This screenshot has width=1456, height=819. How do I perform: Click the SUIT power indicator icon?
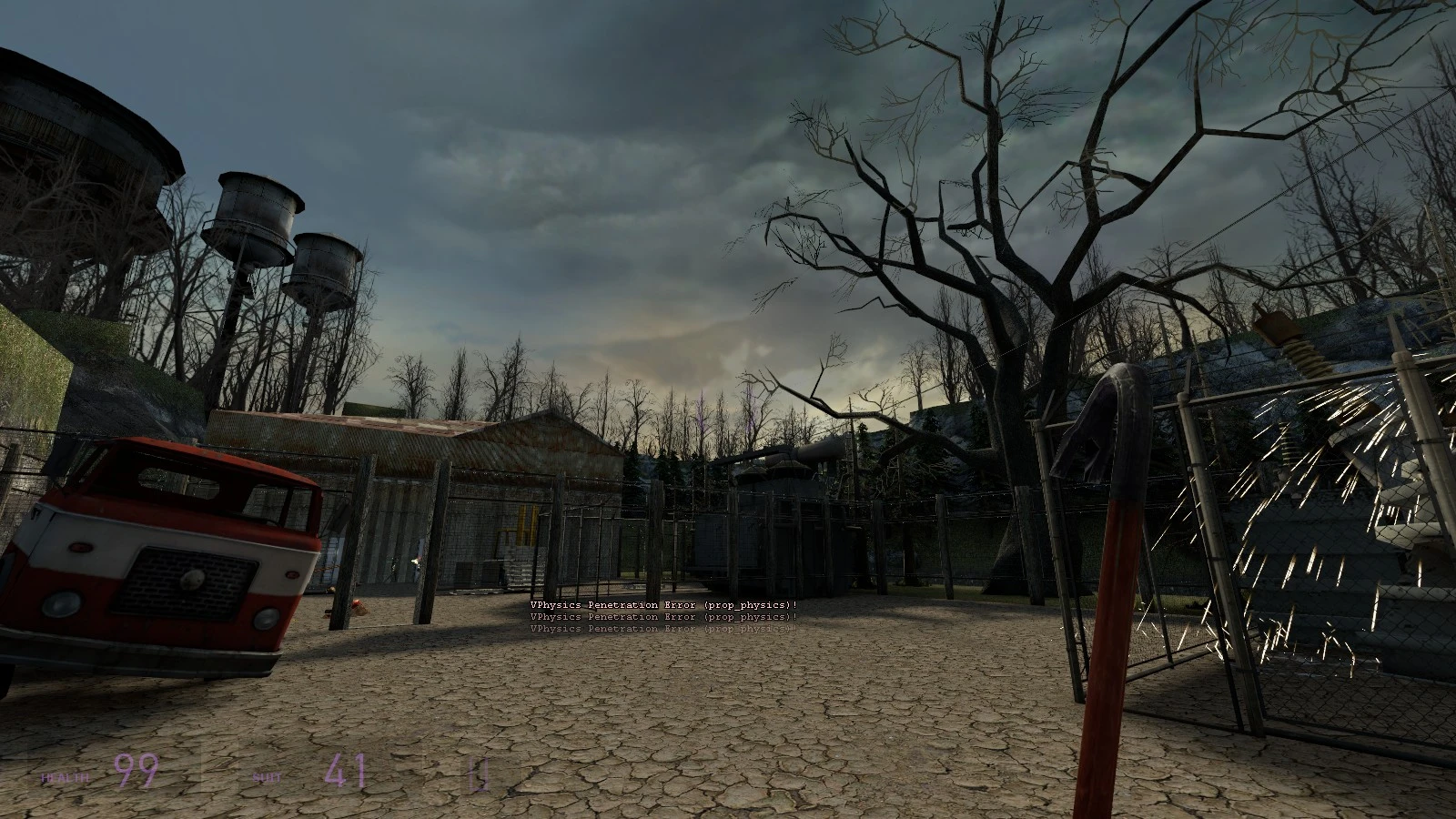(268, 778)
